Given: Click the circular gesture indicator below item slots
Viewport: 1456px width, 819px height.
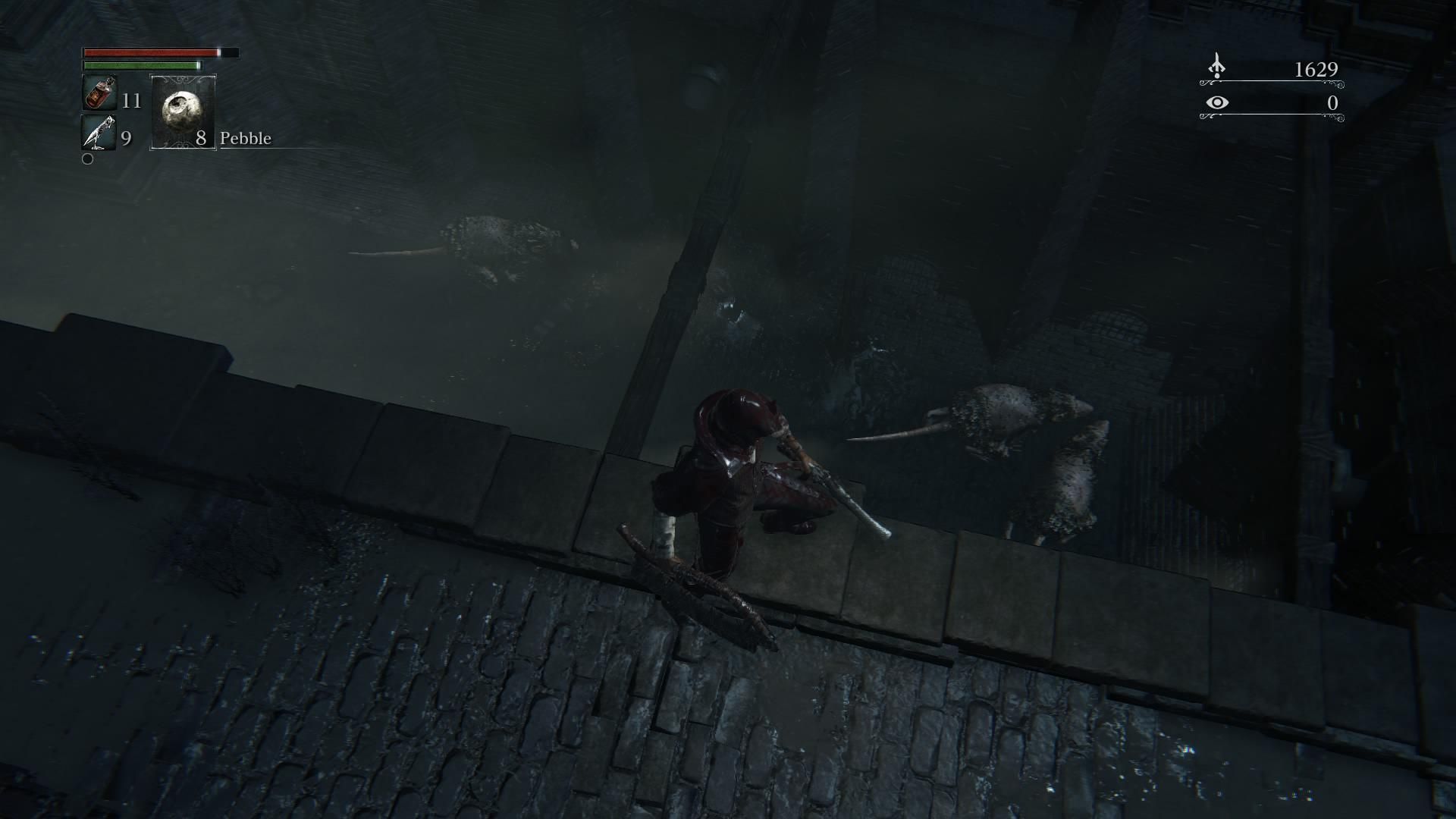Looking at the screenshot, I should (x=86, y=159).
